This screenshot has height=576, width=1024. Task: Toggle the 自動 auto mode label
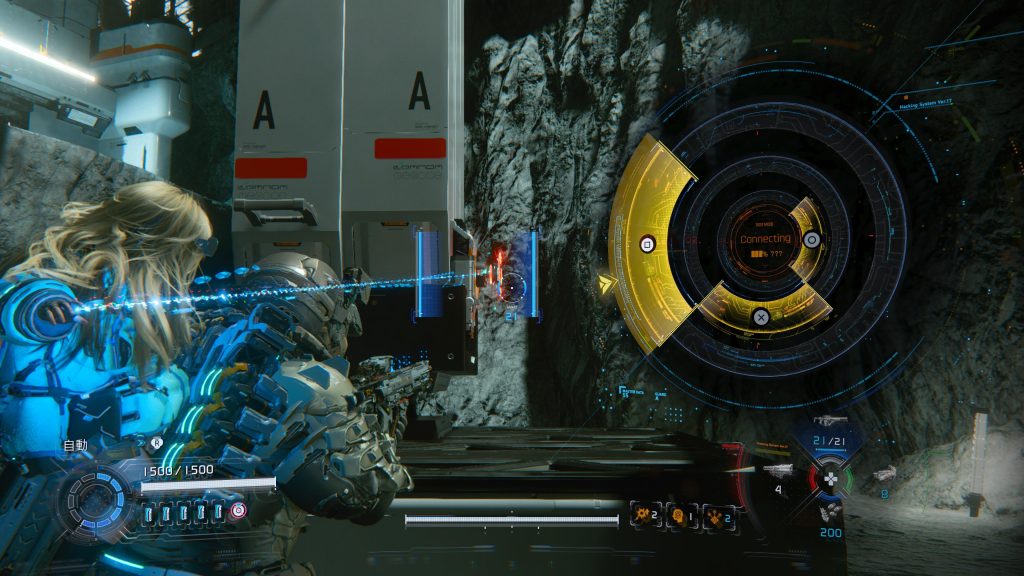76,445
